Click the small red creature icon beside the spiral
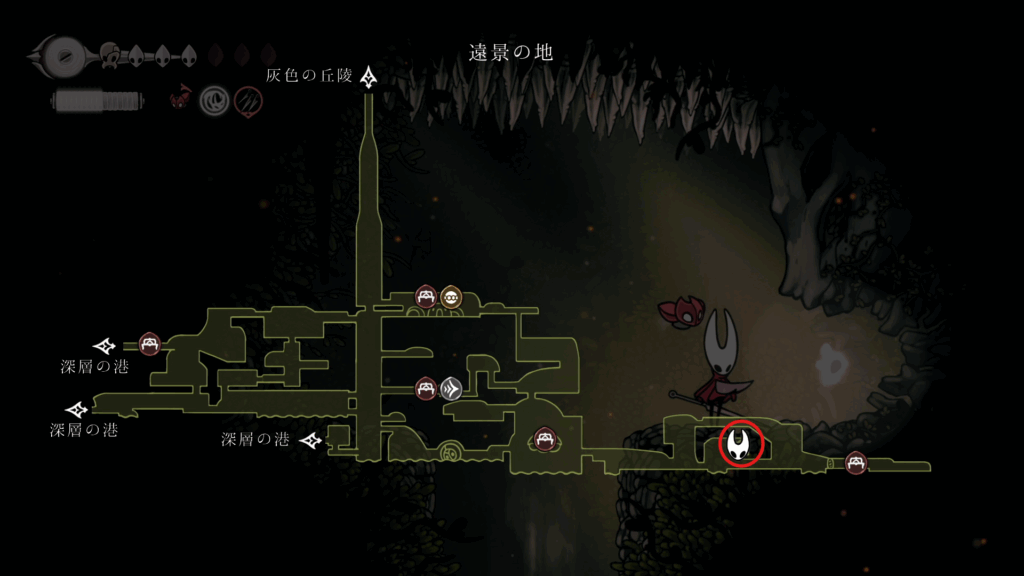Screen dimensions: 1024x576 click(x=181, y=98)
